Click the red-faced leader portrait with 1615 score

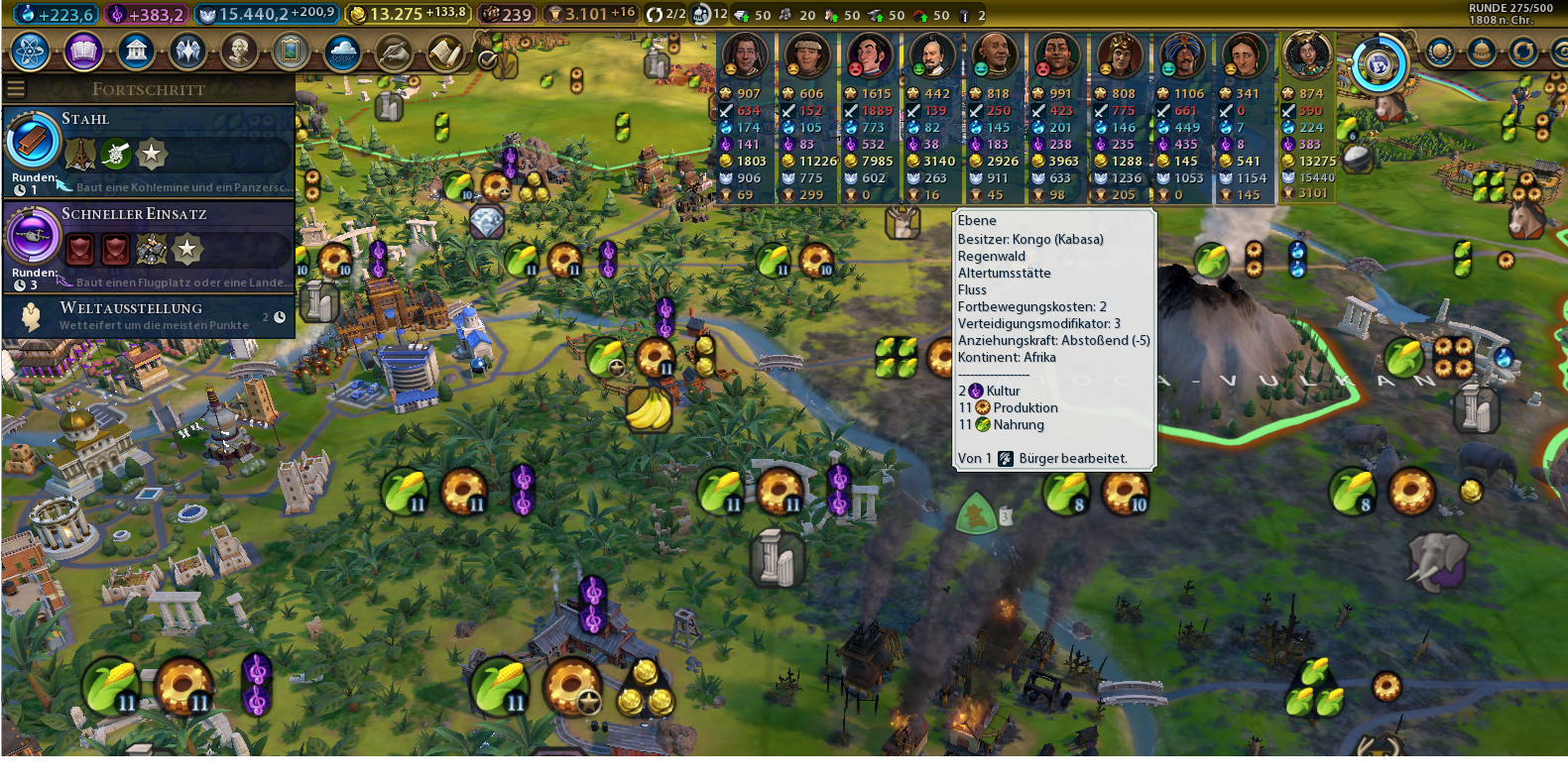click(x=870, y=56)
